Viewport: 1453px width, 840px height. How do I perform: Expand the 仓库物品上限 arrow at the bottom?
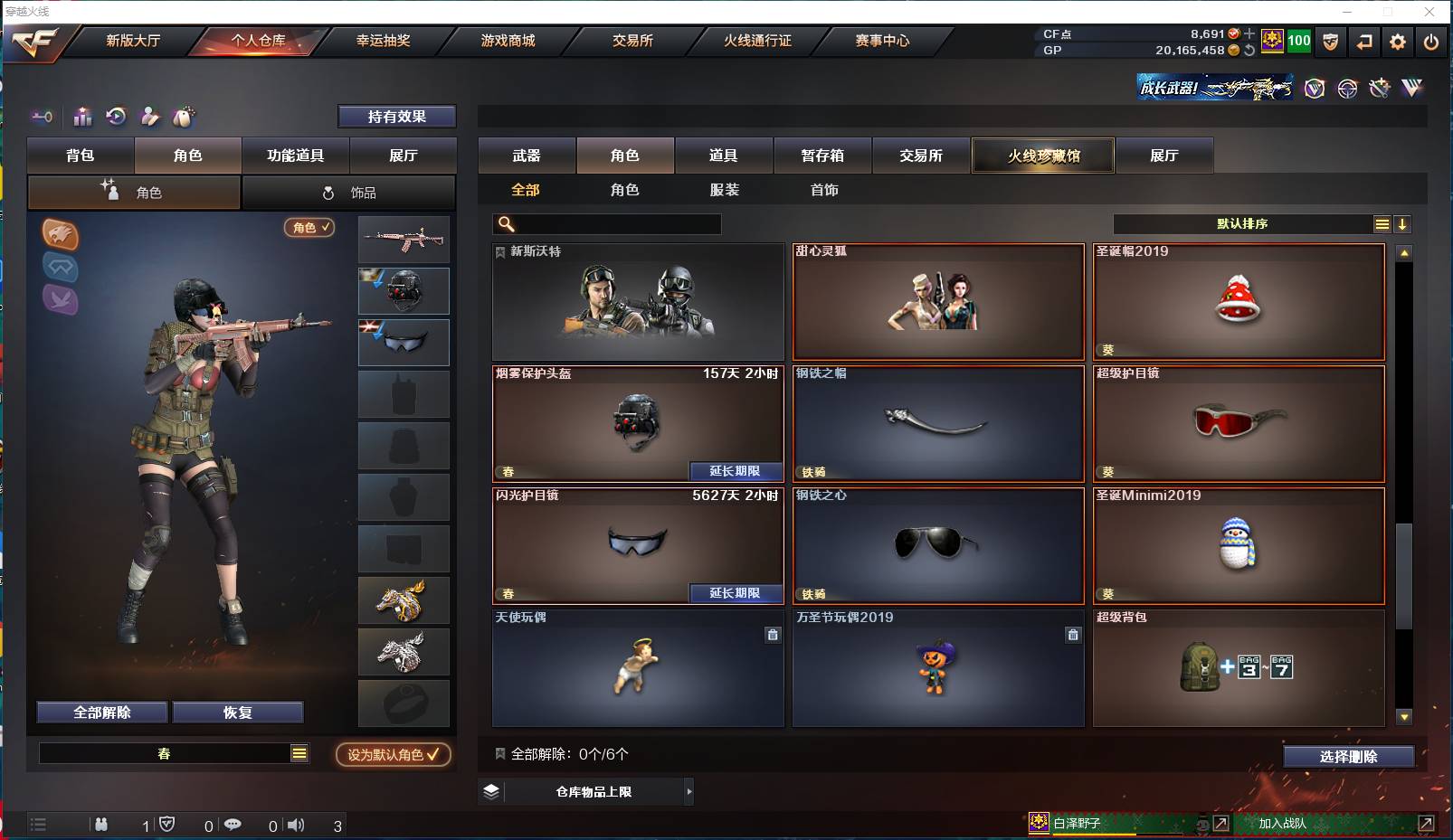point(689,791)
